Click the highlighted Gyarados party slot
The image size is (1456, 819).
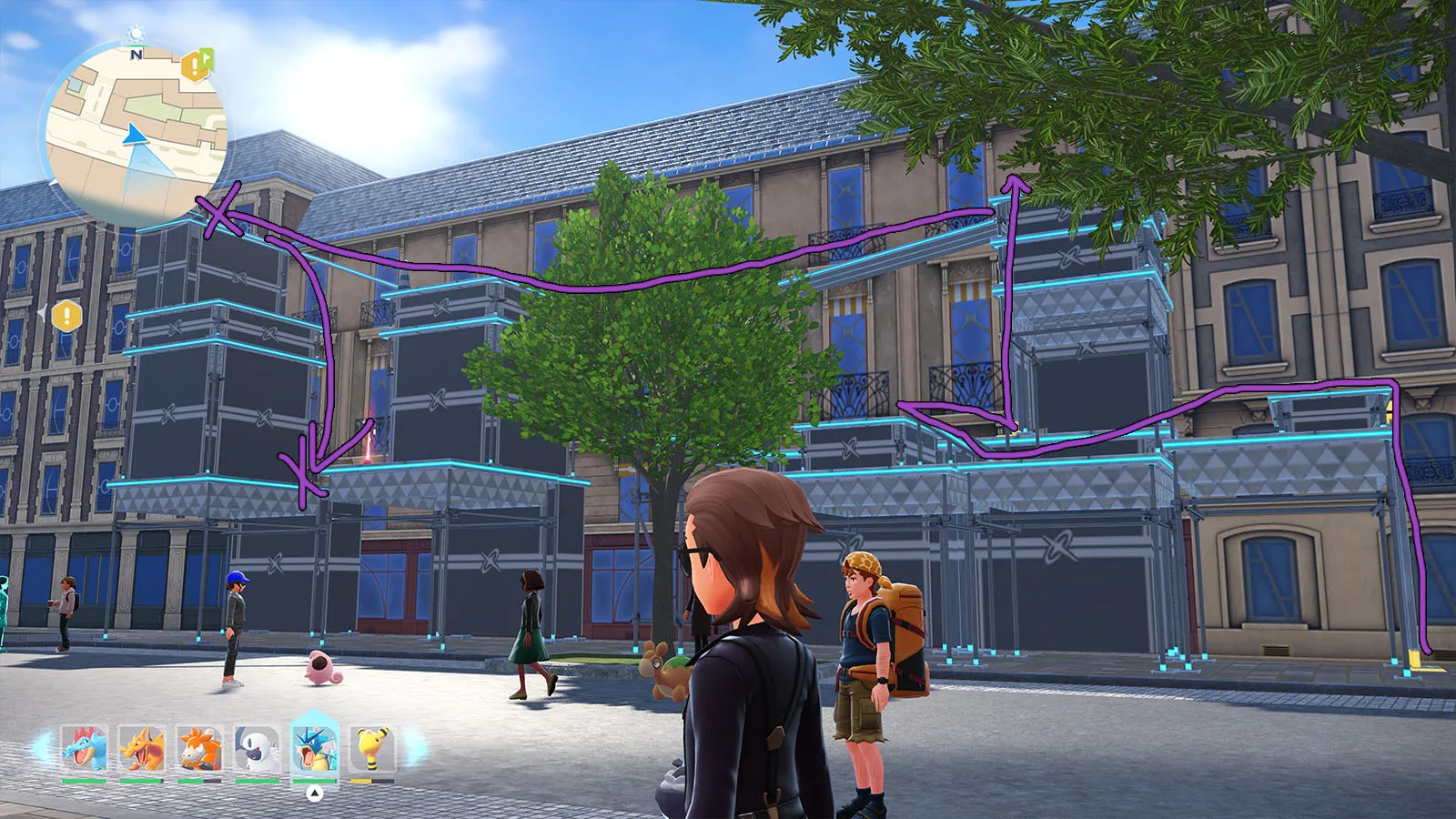click(314, 747)
